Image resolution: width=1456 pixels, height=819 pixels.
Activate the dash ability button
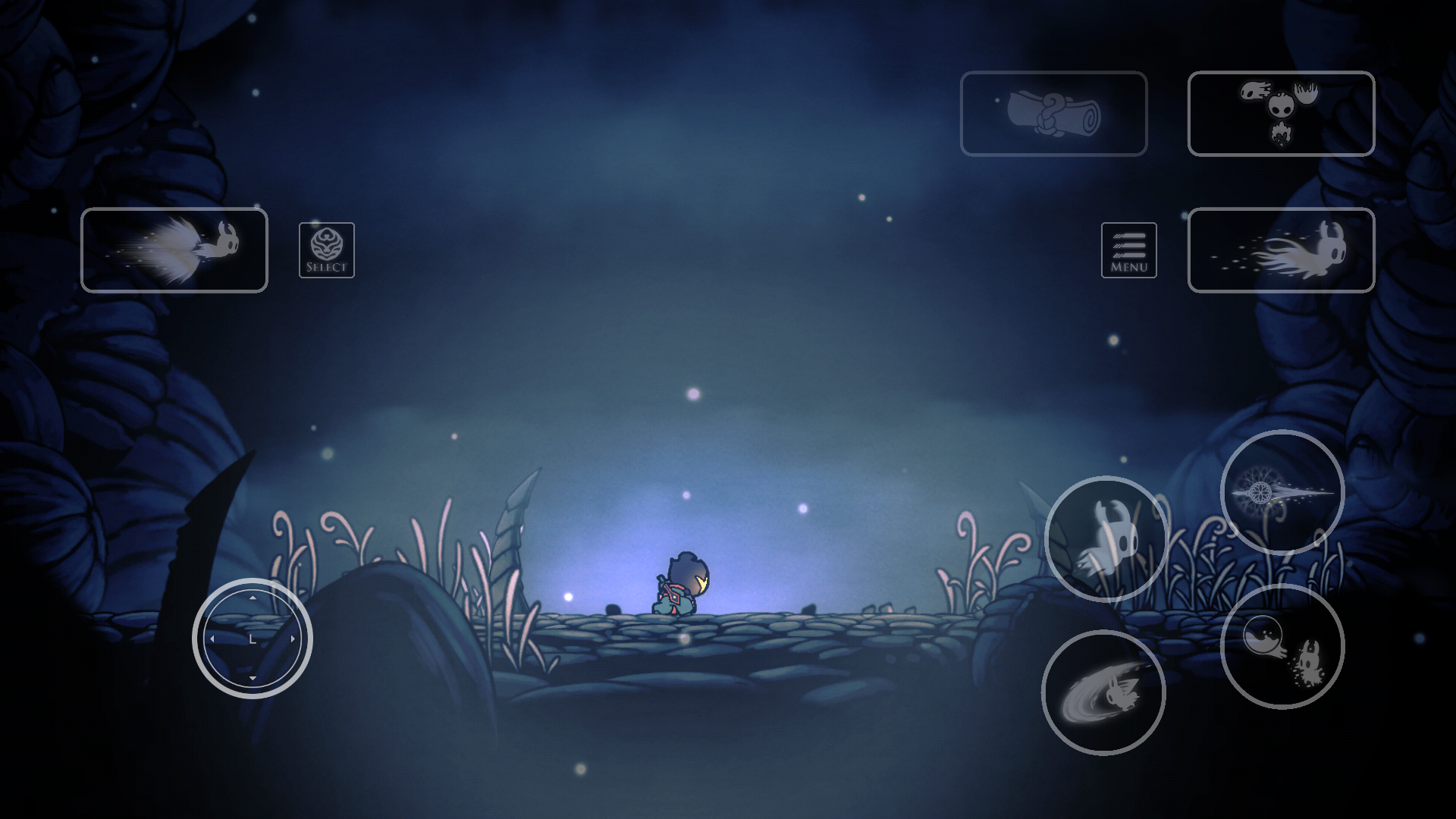pyautogui.click(x=1281, y=250)
